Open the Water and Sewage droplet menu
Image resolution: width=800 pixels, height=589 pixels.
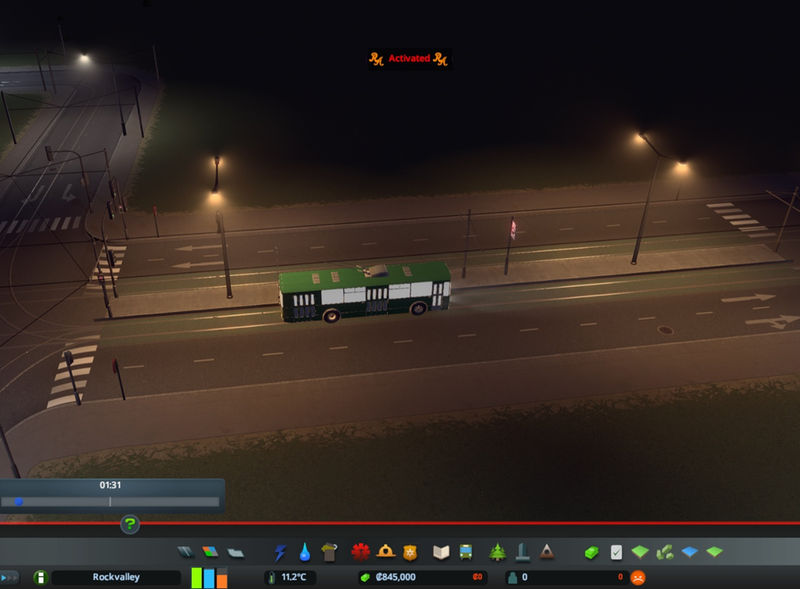tap(305, 552)
